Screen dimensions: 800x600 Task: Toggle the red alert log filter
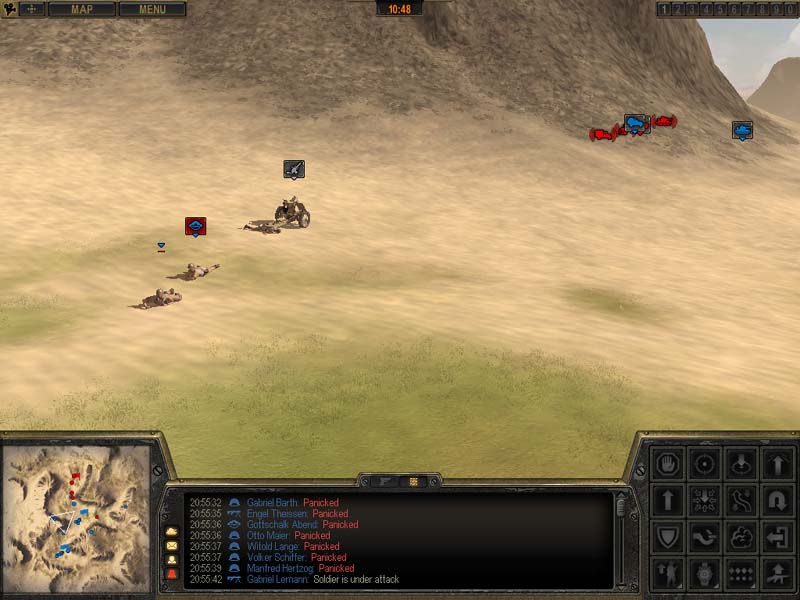(x=171, y=576)
